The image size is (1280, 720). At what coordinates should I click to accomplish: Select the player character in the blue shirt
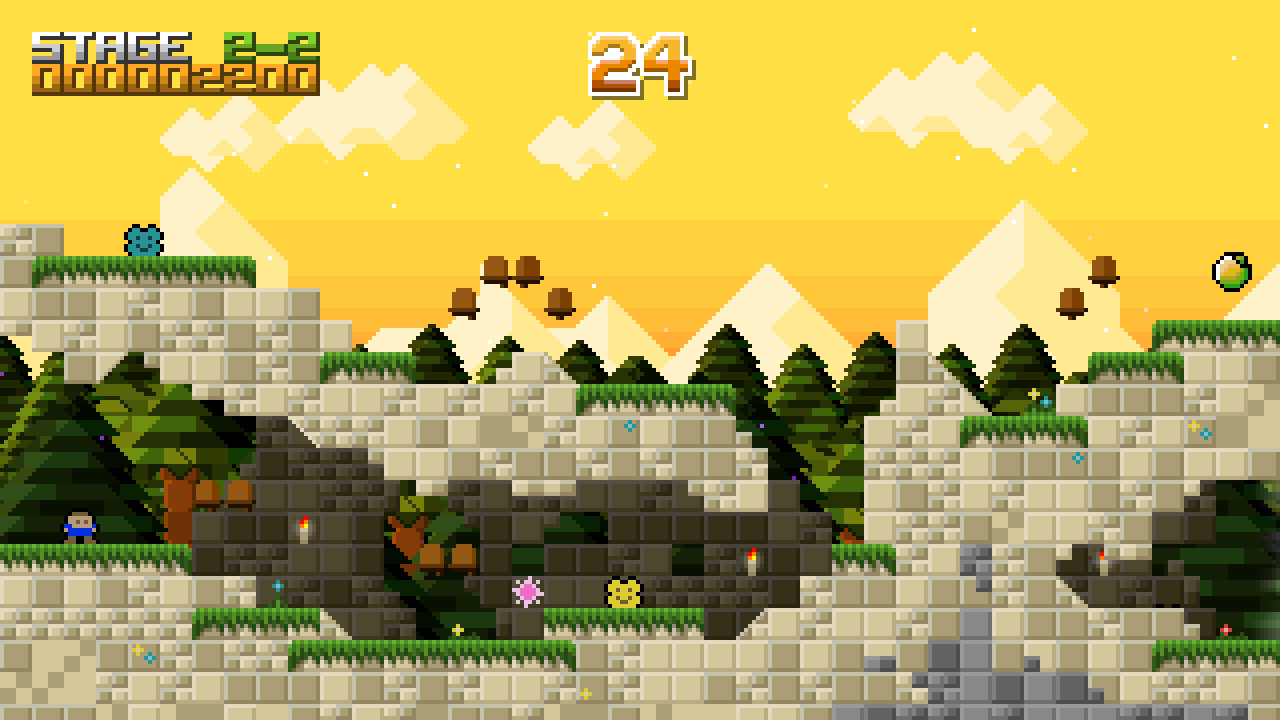click(x=78, y=527)
